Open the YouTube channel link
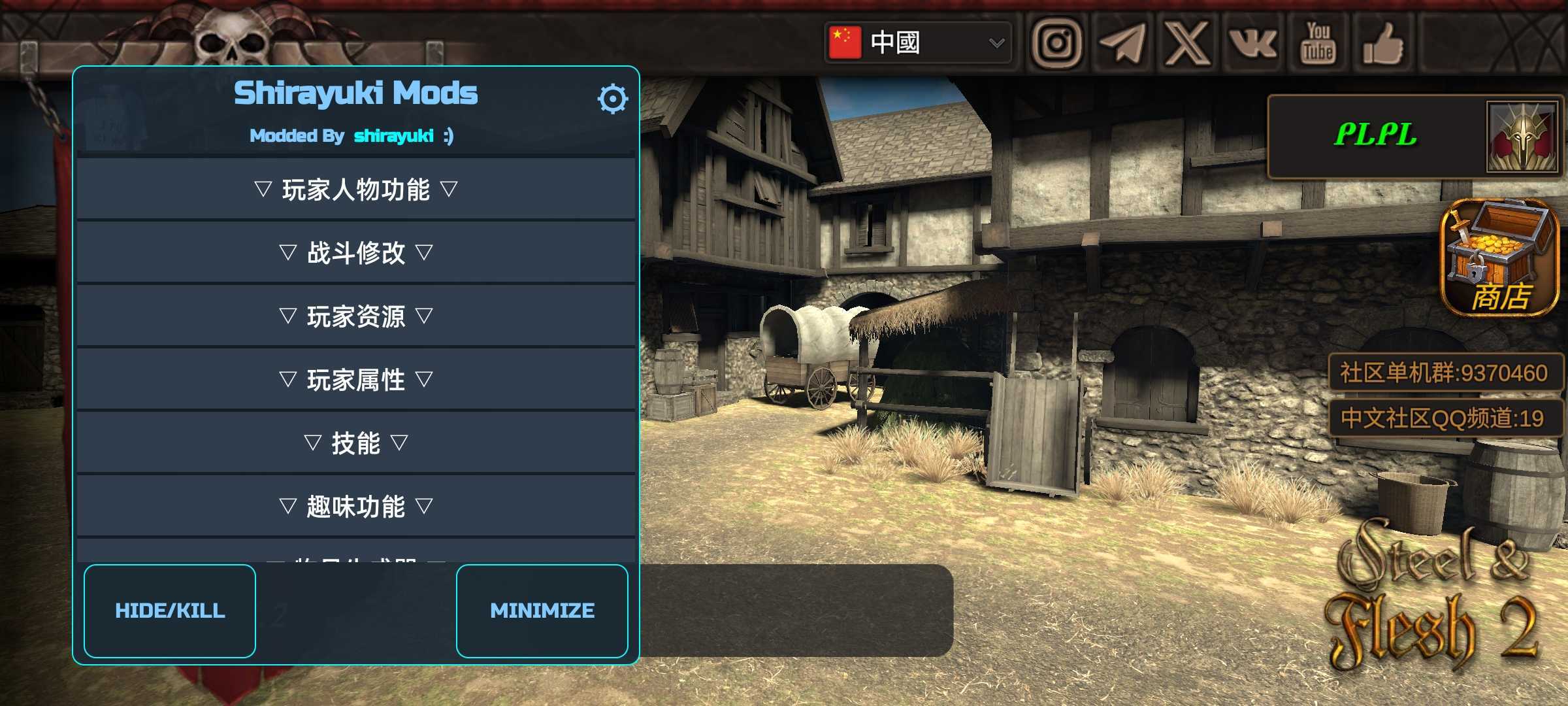 [1318, 43]
